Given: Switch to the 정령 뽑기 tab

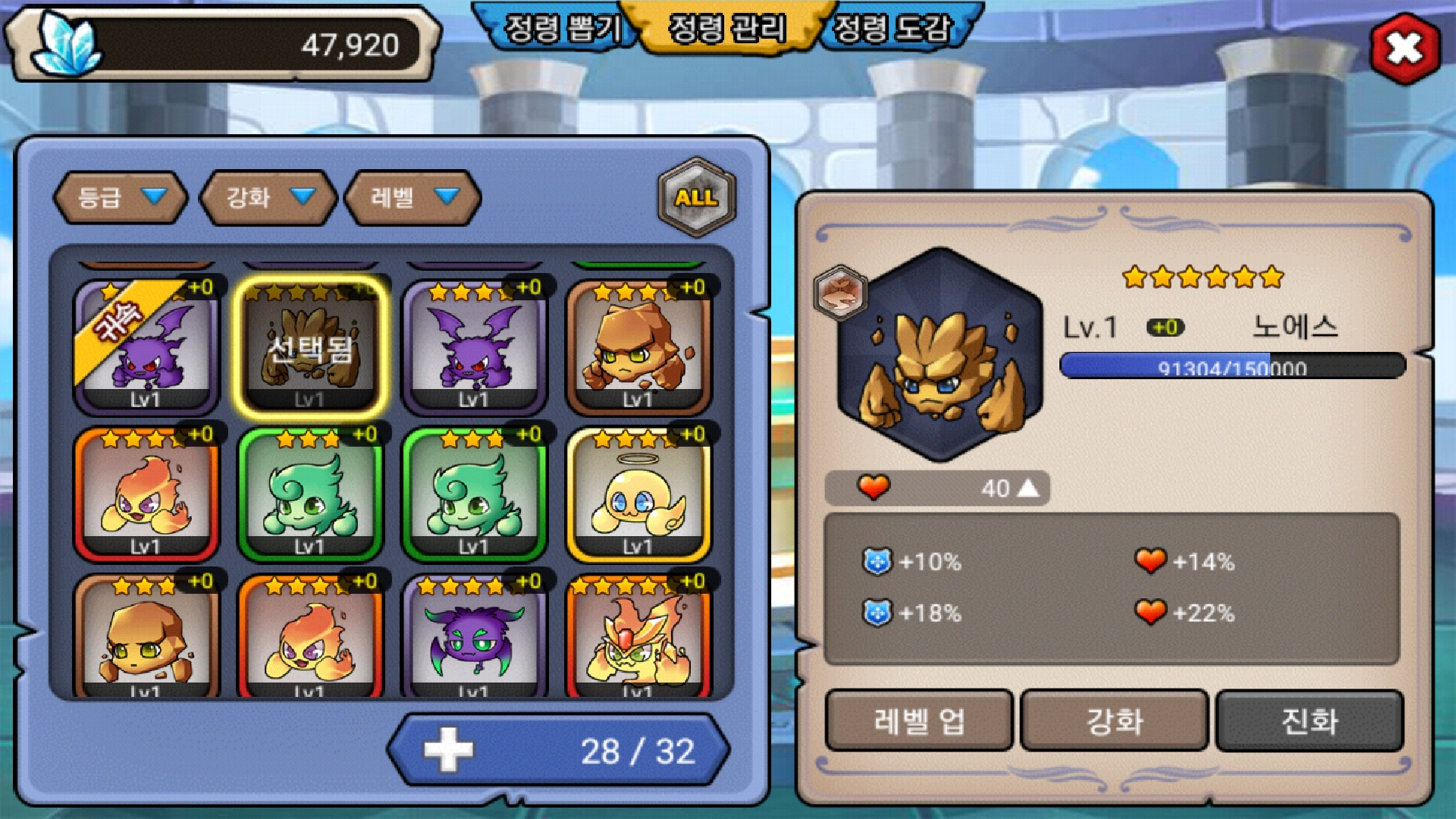Looking at the screenshot, I should tap(563, 29).
